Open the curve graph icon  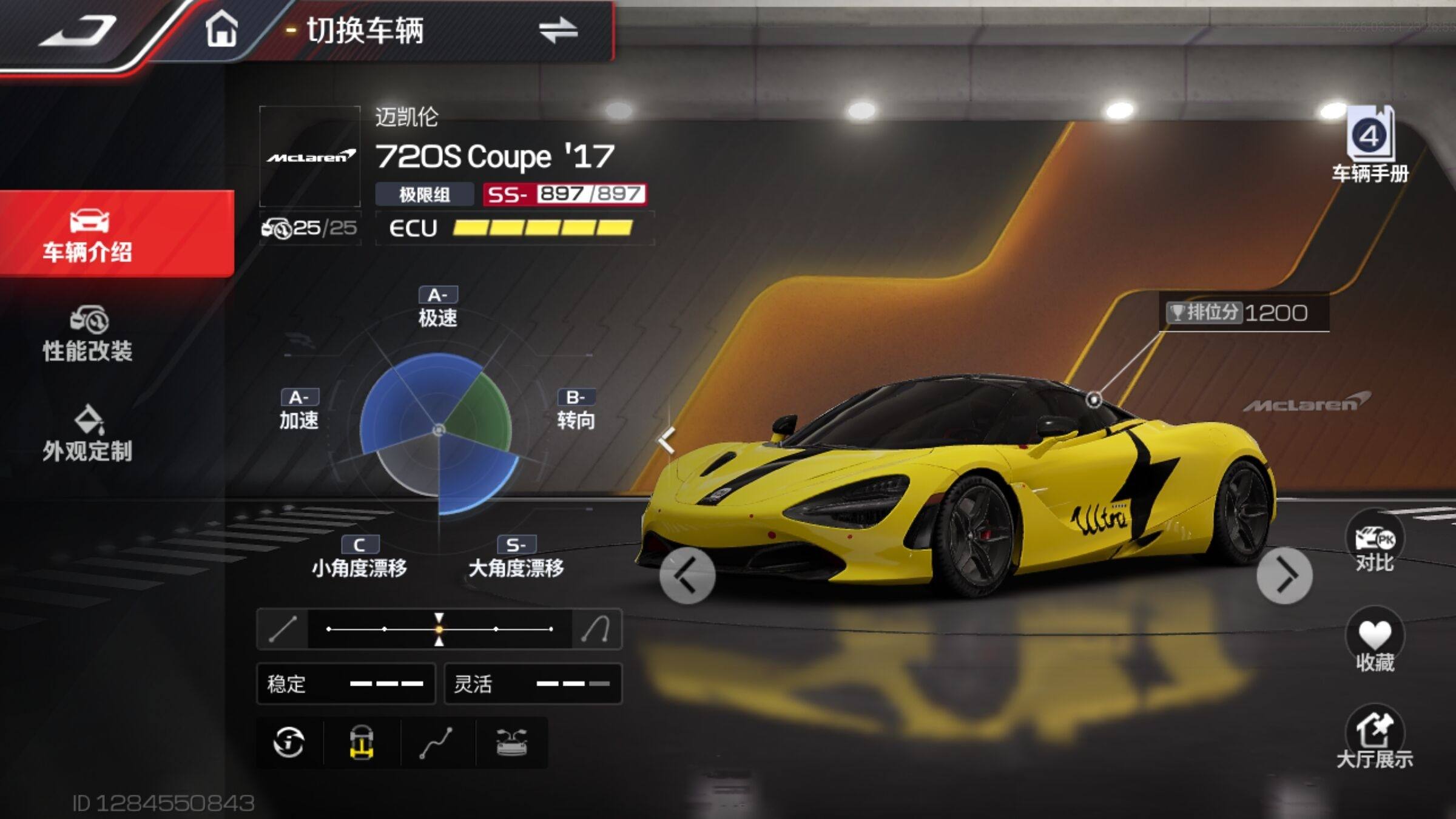[x=436, y=743]
